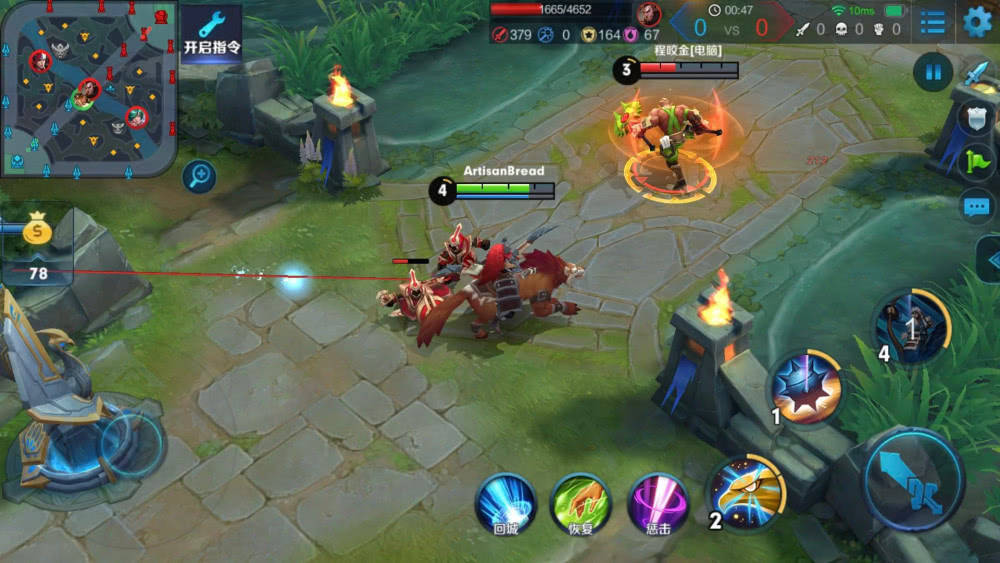Open the gold bag shop
Viewport: 1000px width, 563px height.
pos(38,232)
